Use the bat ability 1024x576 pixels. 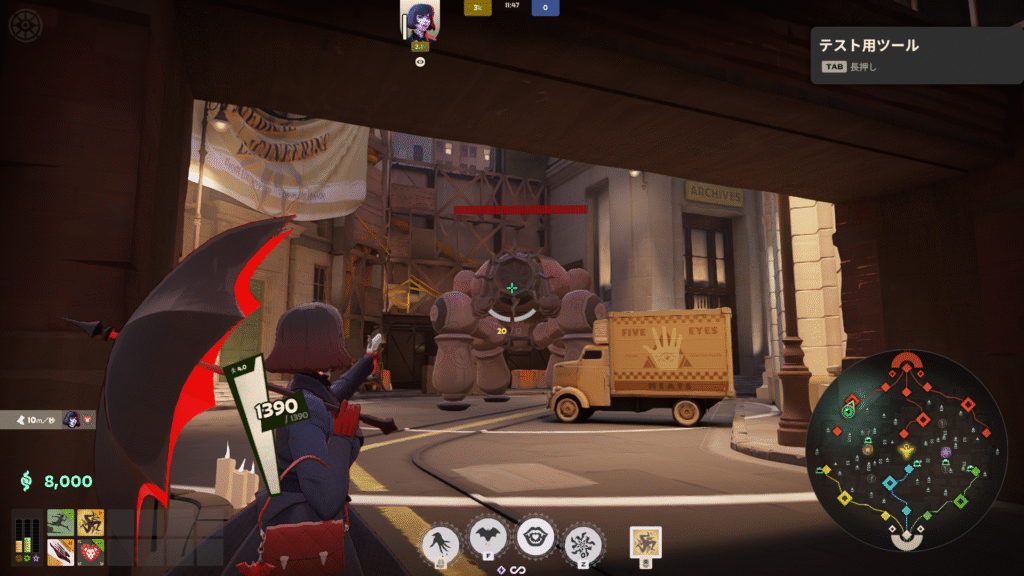488,541
